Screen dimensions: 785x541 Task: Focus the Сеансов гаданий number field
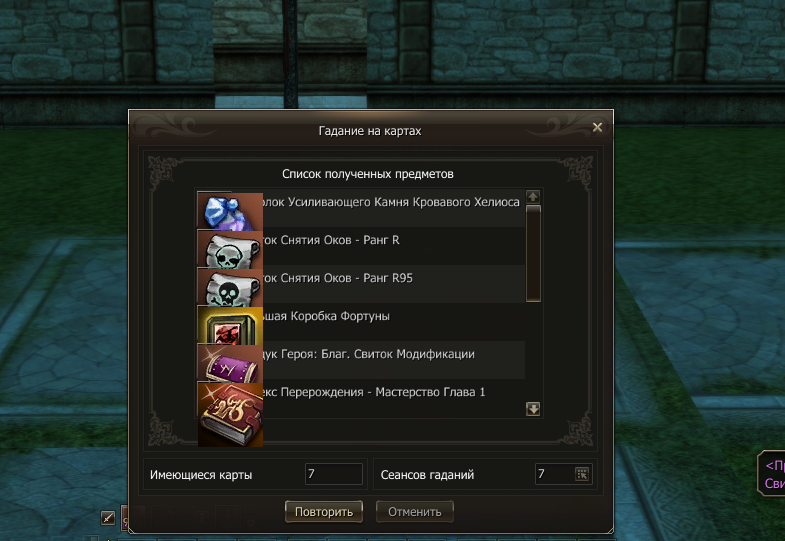tap(553, 474)
